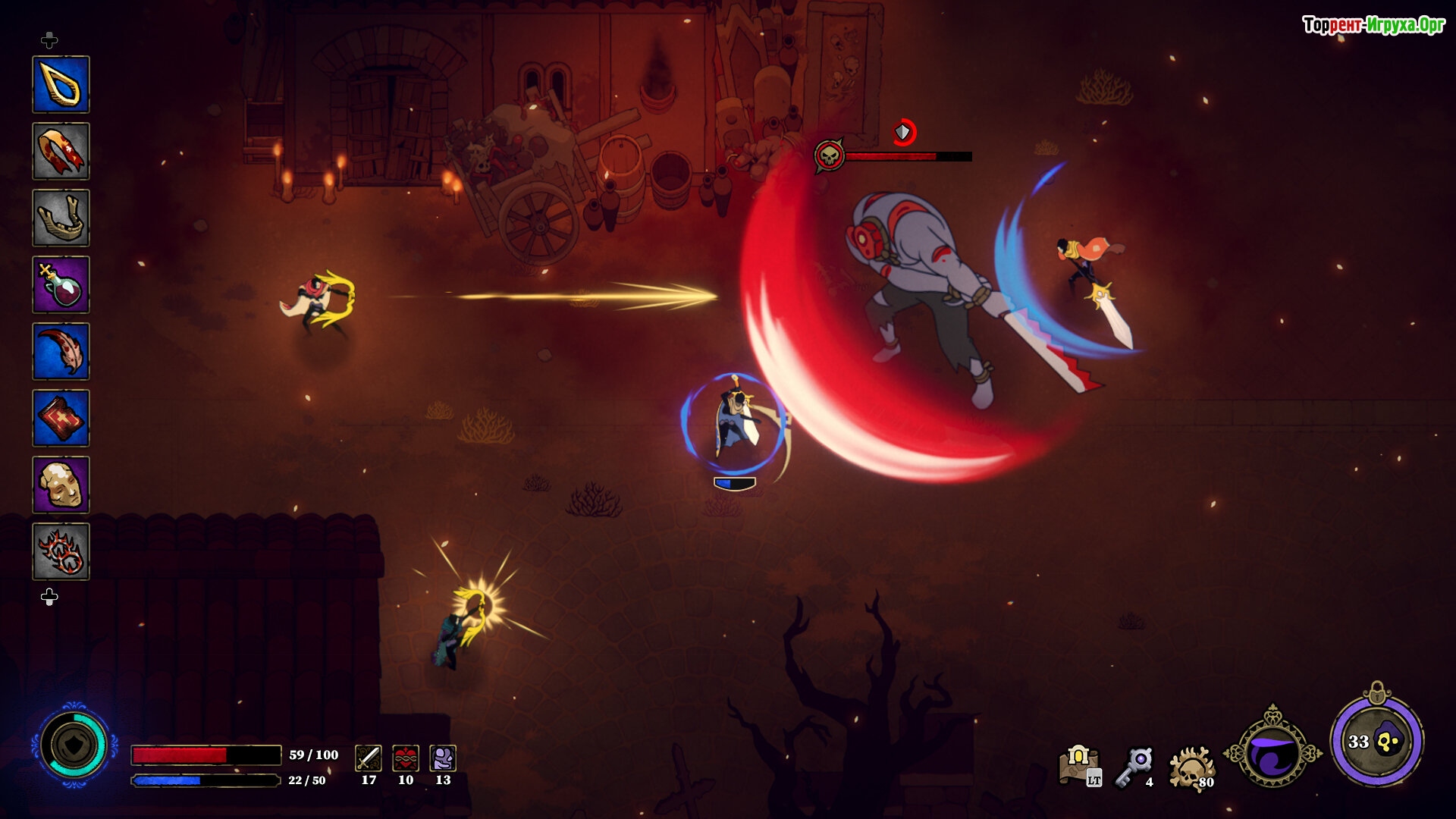
Task: Select the skull and bones currency icon
Action: [x=1191, y=767]
